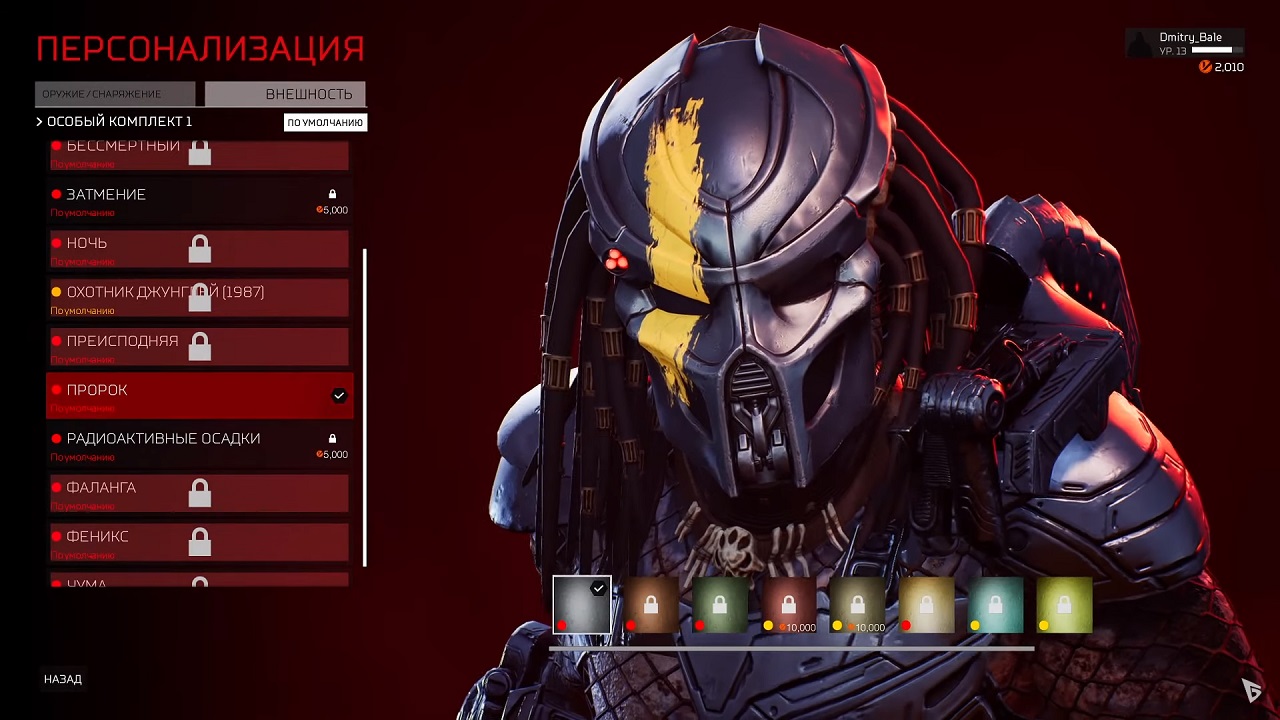Pick the ПРЕИСПОДНЯЯ skin entry
Screen dimensions: 1280x720
(x=199, y=346)
